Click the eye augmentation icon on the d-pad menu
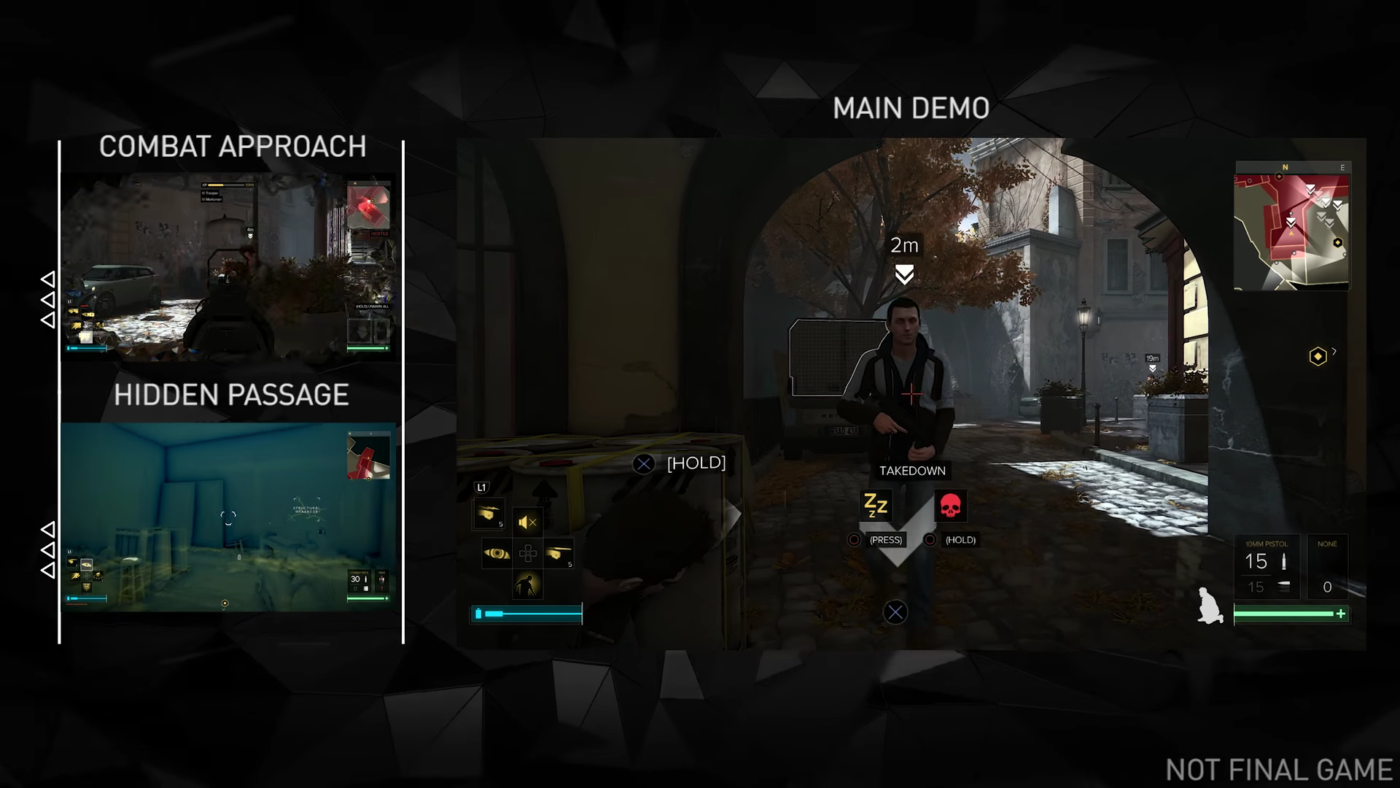1400x788 pixels. pyautogui.click(x=498, y=552)
